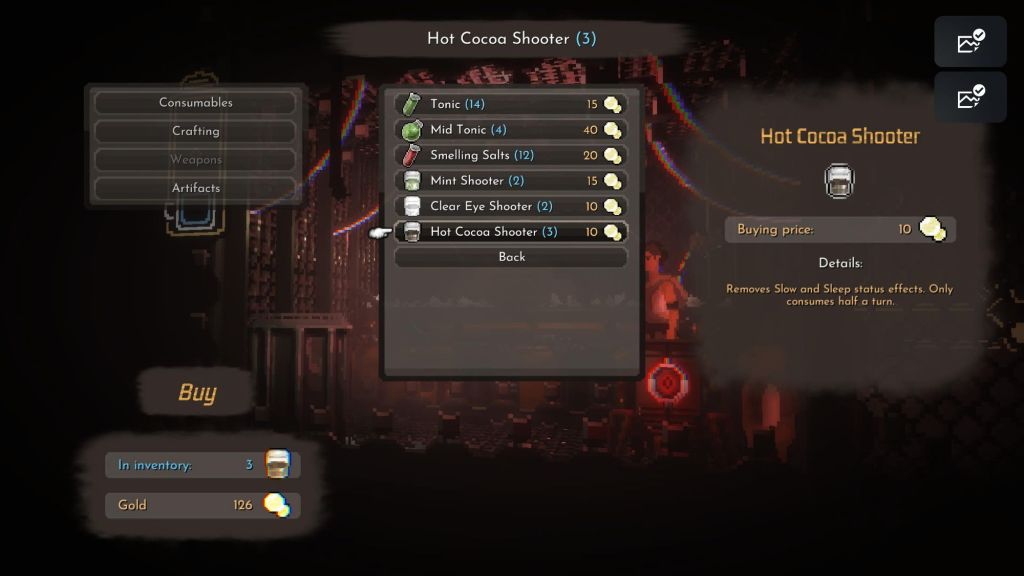Pick Smelling Salts in the shop list
The width and height of the screenshot is (1024, 576).
510,155
